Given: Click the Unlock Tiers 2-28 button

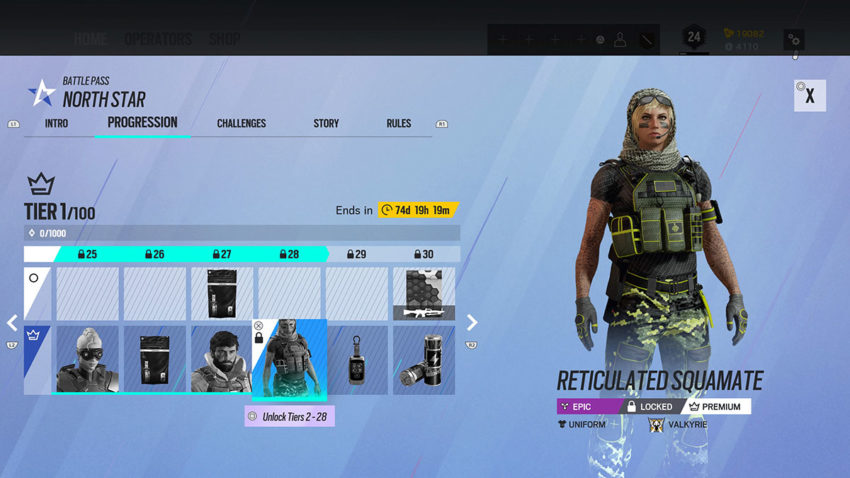Looking at the screenshot, I should pyautogui.click(x=289, y=416).
